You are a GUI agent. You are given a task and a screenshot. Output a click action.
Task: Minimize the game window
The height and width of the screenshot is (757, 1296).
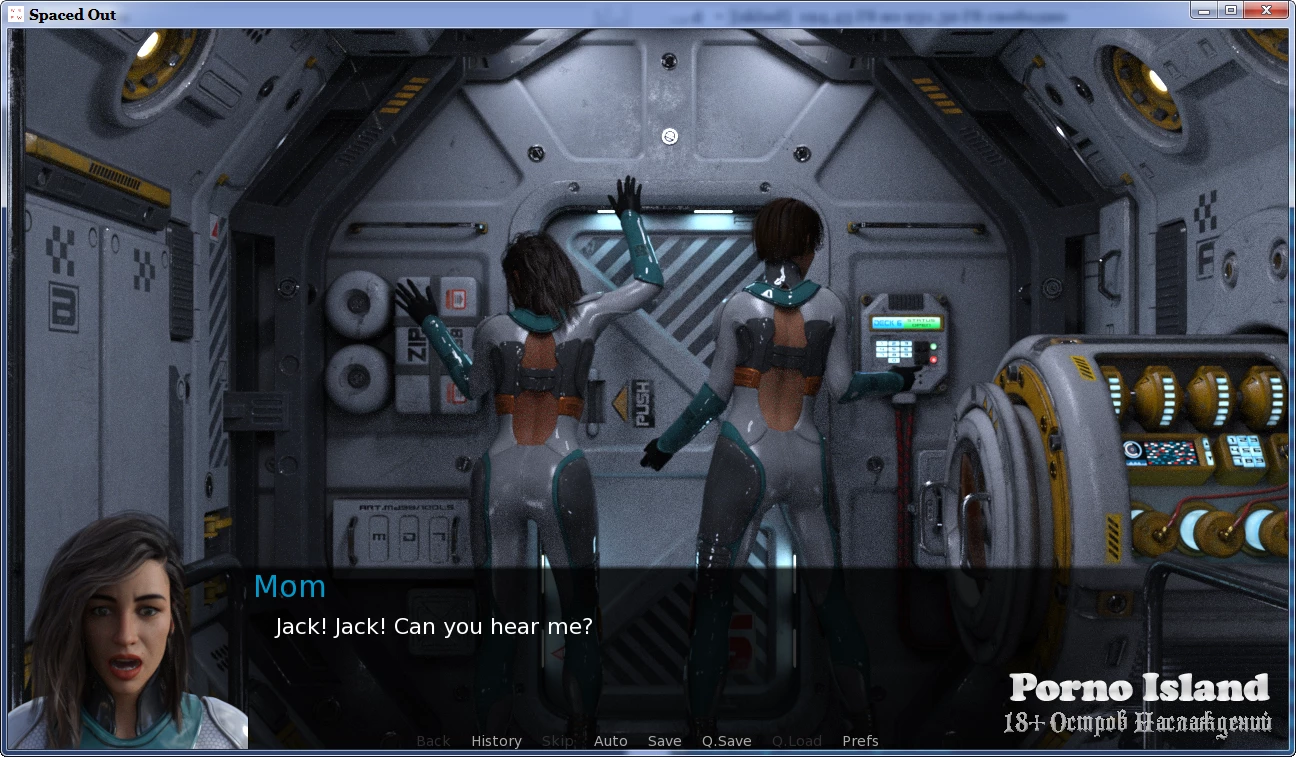point(1205,11)
